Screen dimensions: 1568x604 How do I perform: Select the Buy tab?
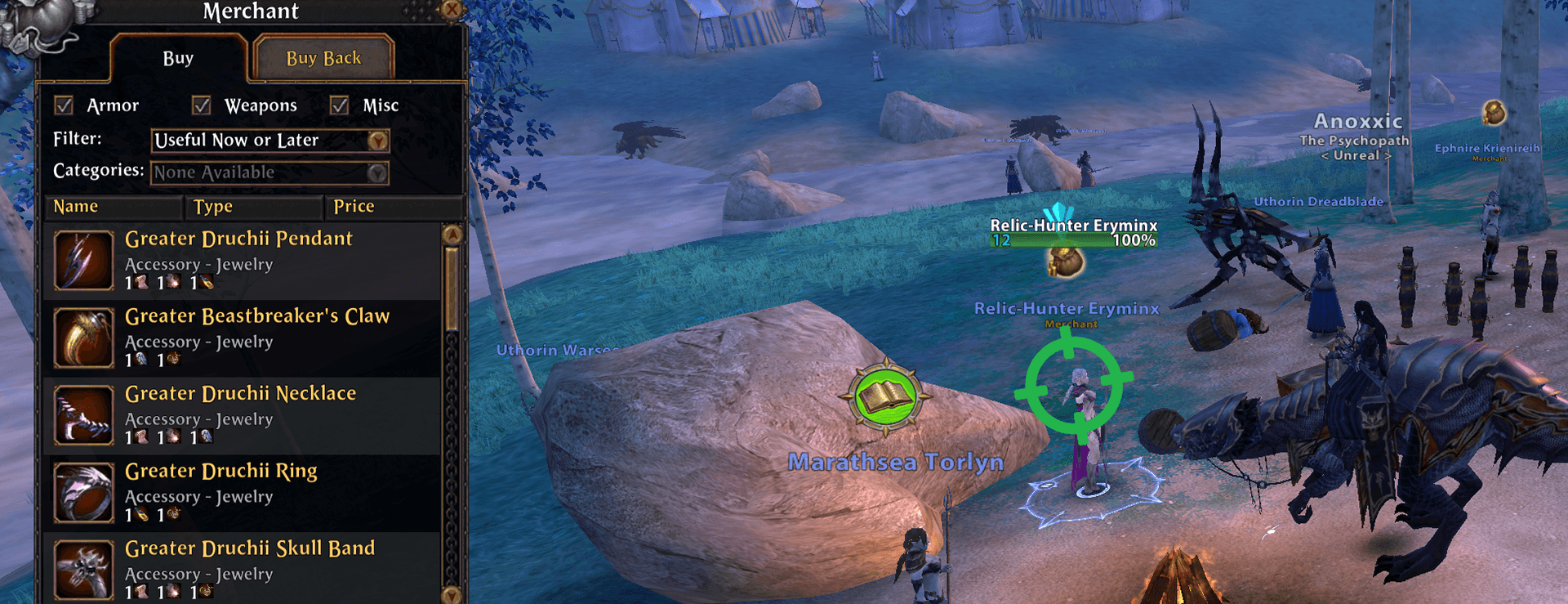(178, 58)
